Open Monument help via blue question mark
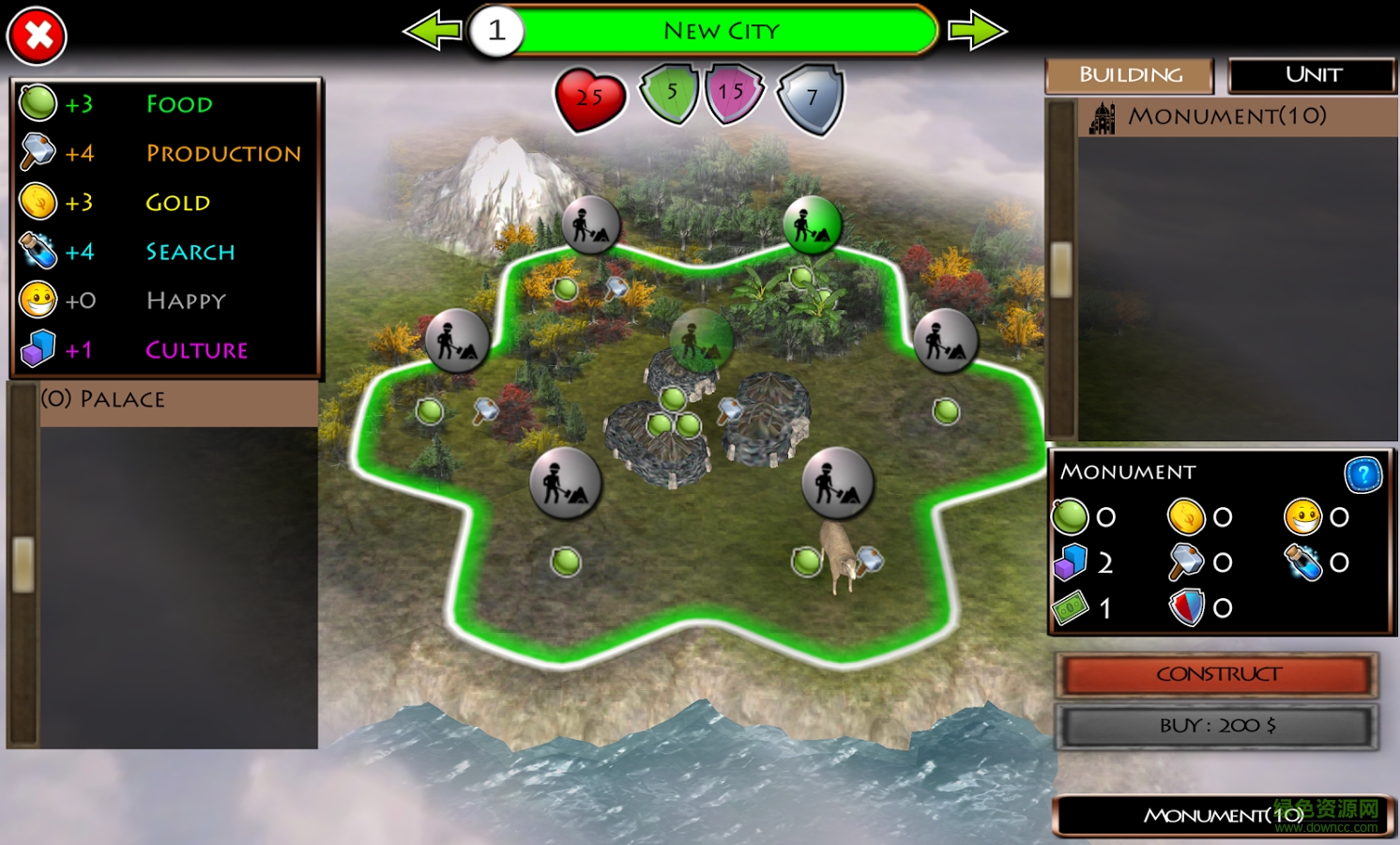This screenshot has width=1400, height=845. coord(1363,475)
